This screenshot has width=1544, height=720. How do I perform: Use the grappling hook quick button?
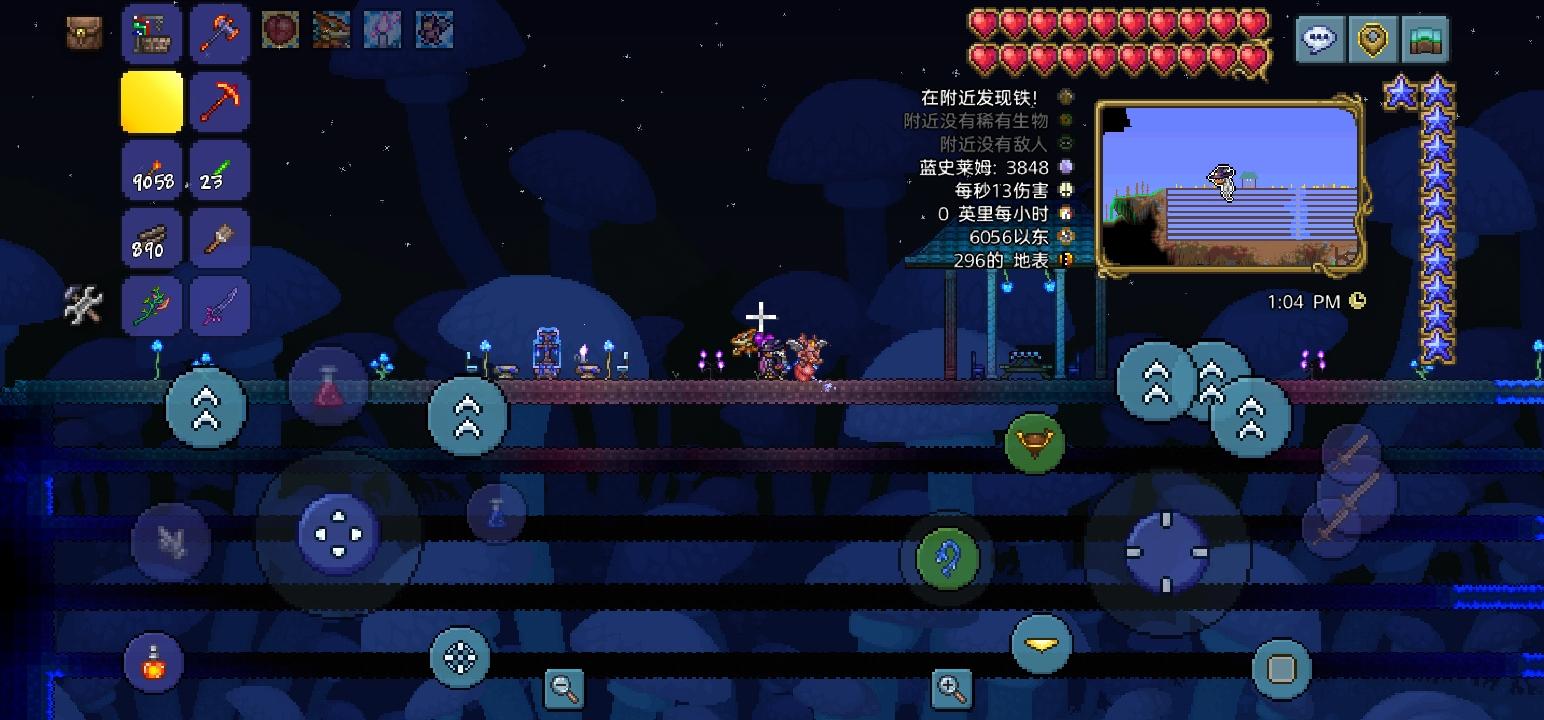point(944,557)
